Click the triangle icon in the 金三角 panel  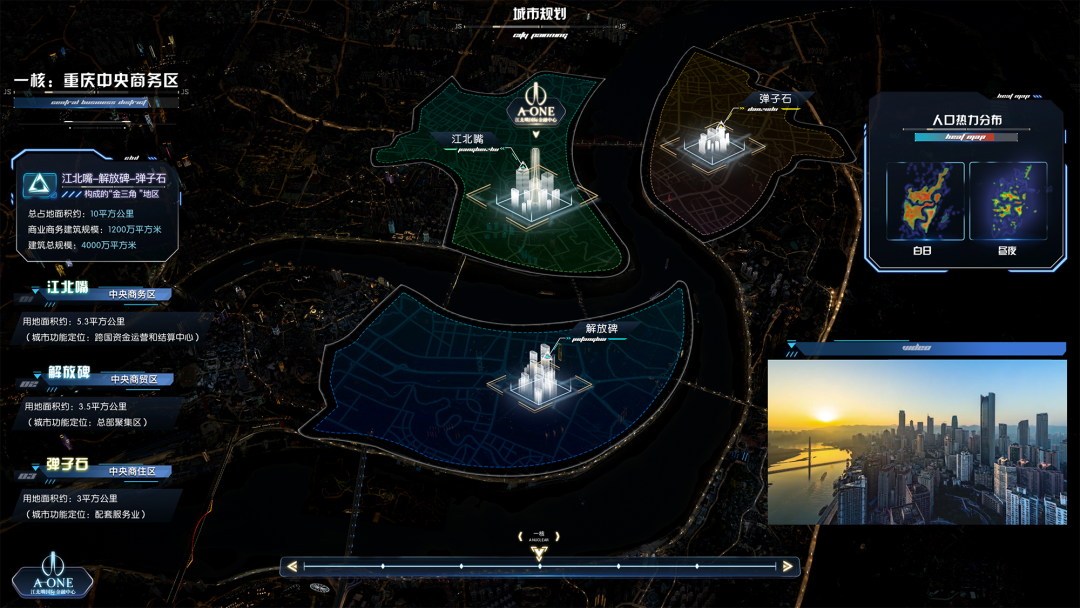coord(41,184)
